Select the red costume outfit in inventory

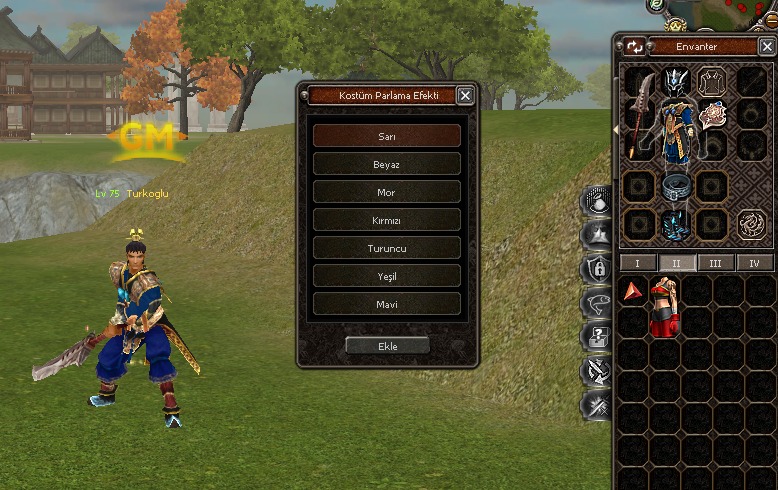coord(665,306)
